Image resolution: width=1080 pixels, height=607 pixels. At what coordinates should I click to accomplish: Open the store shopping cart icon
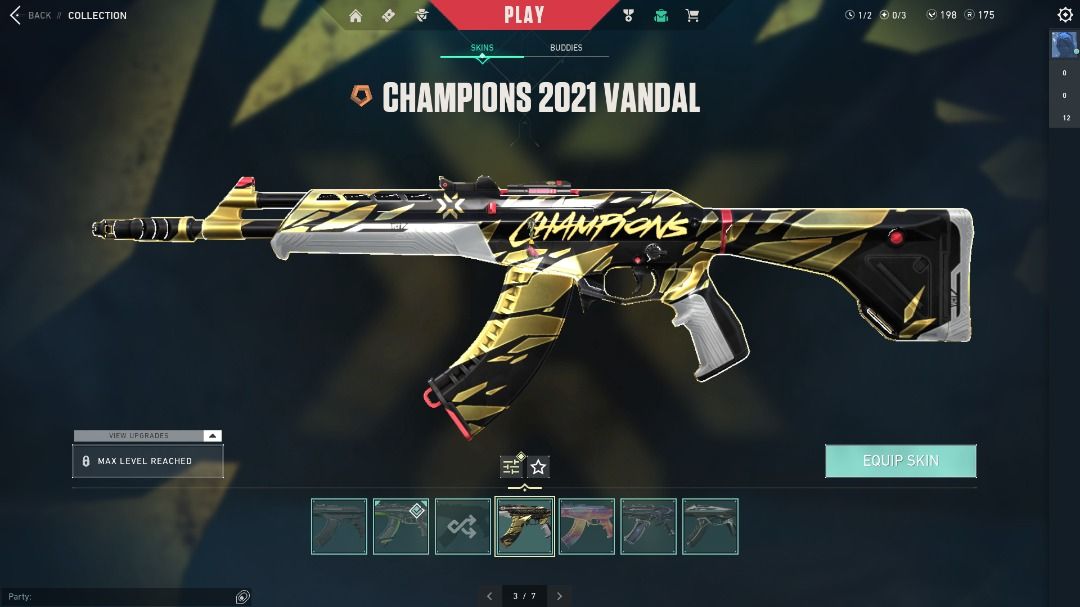[x=692, y=15]
